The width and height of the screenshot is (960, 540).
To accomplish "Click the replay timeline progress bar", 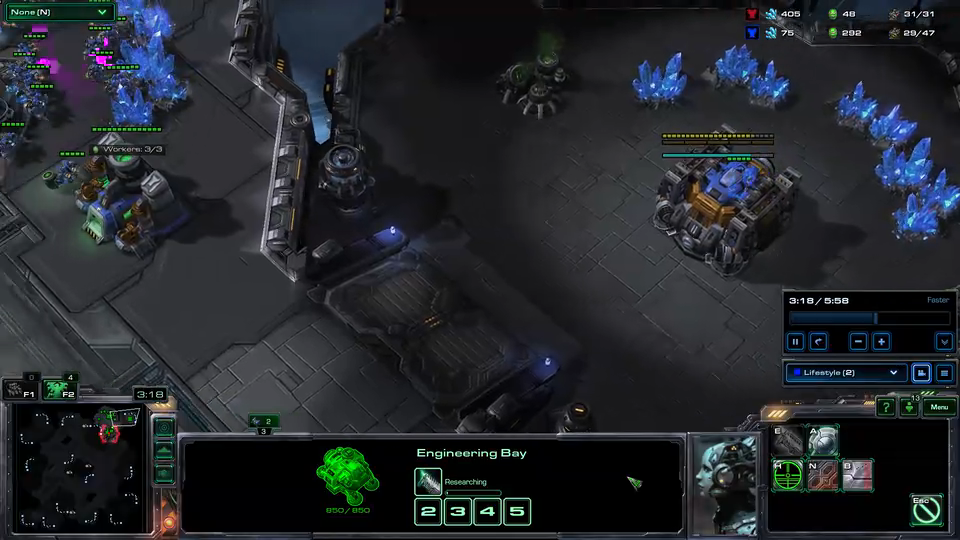I will [868, 318].
